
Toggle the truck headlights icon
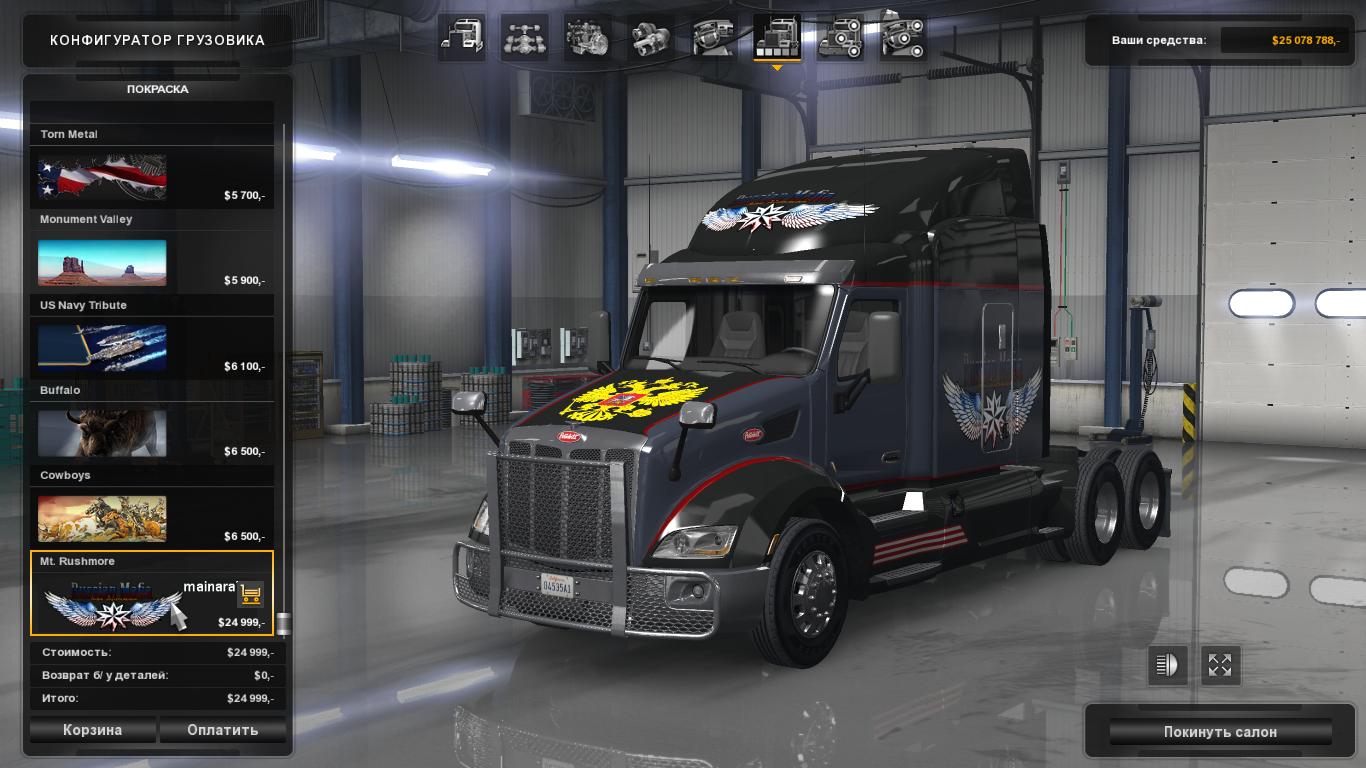(x=1168, y=665)
